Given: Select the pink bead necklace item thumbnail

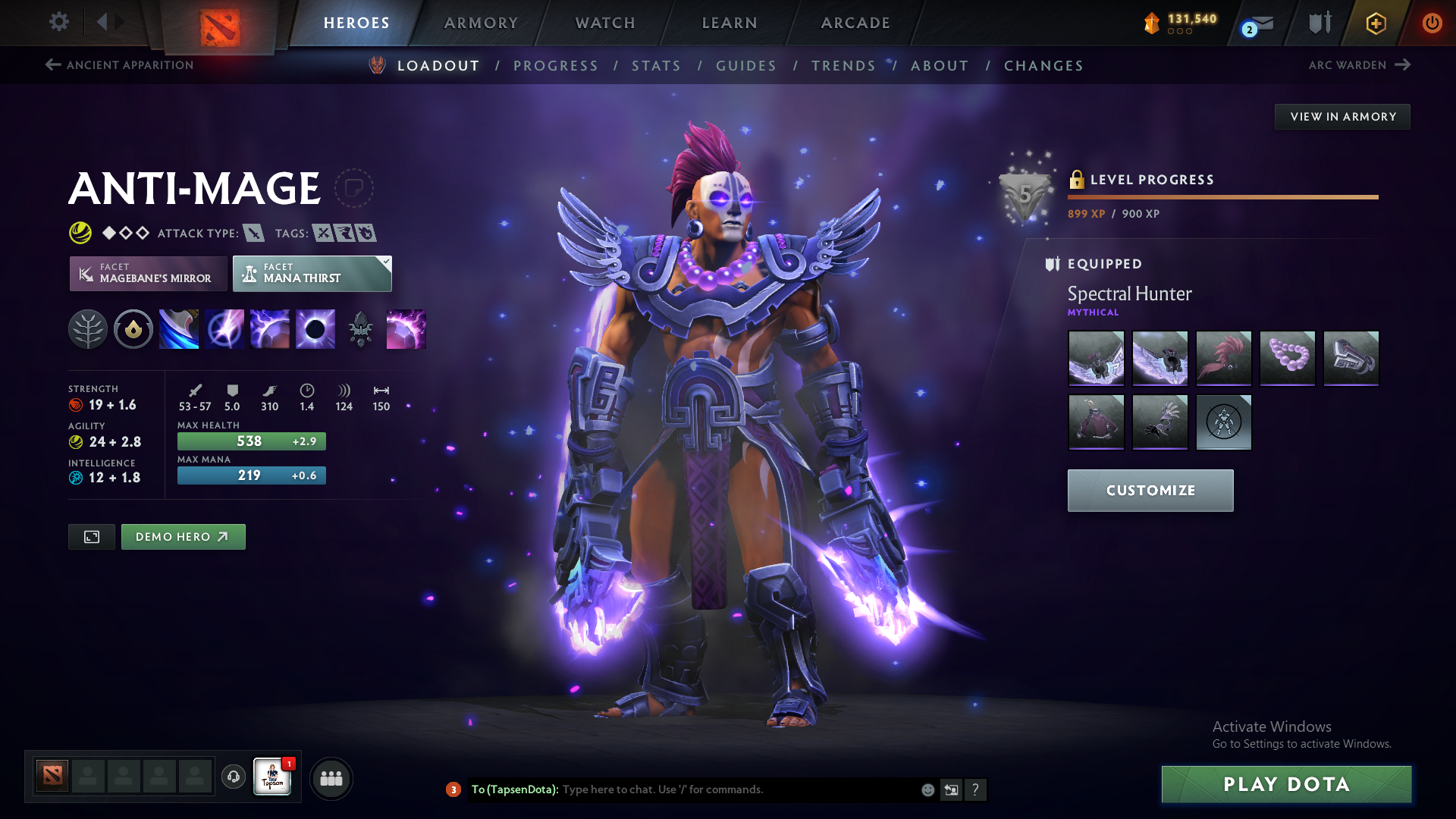Looking at the screenshot, I should tap(1287, 359).
